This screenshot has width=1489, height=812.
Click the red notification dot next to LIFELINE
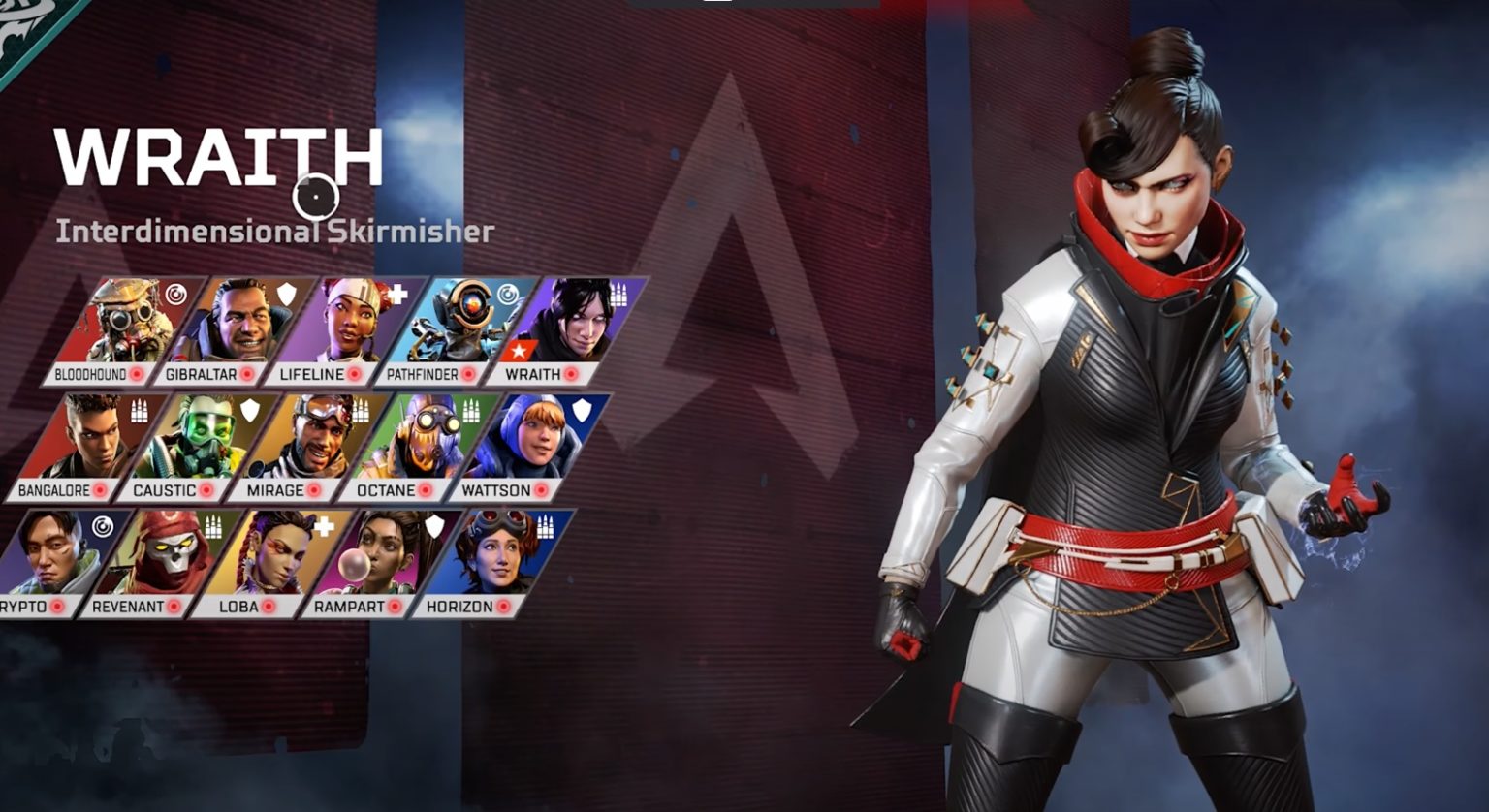point(354,372)
